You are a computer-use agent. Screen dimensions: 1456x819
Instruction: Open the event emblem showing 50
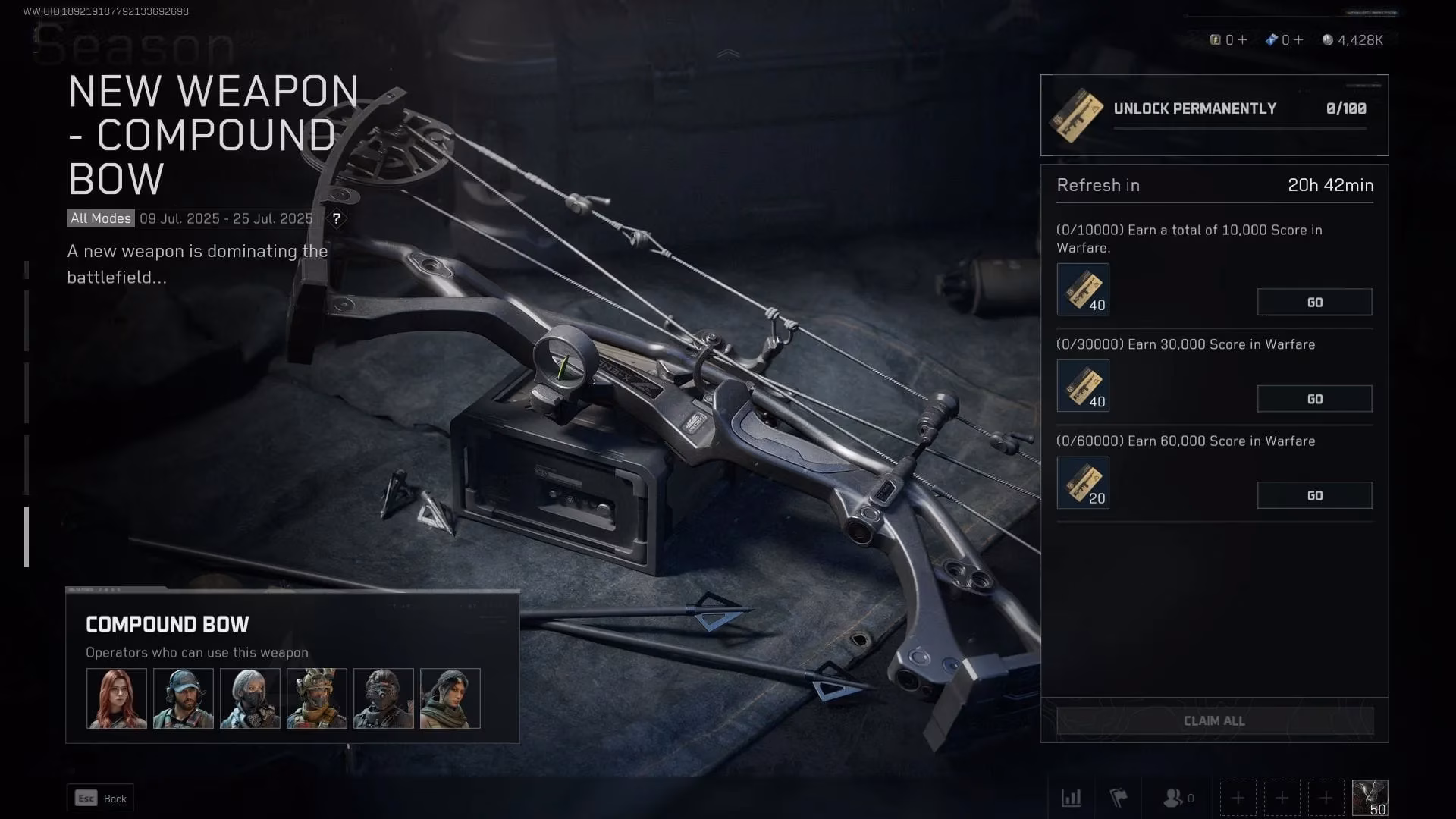1369,797
